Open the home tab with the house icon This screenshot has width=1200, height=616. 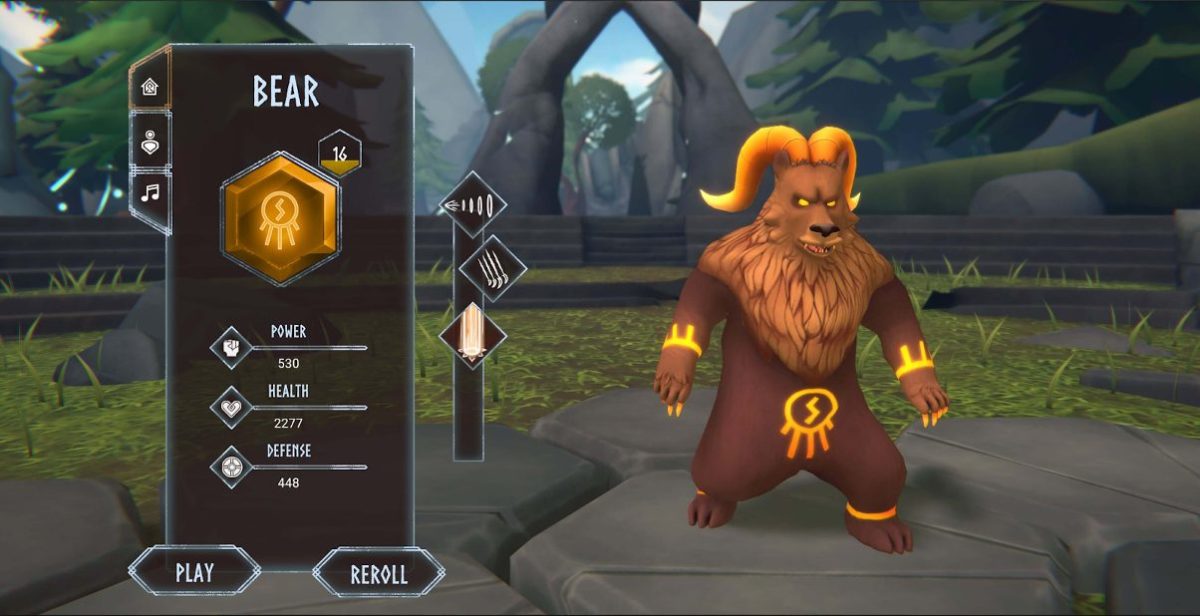(x=151, y=86)
